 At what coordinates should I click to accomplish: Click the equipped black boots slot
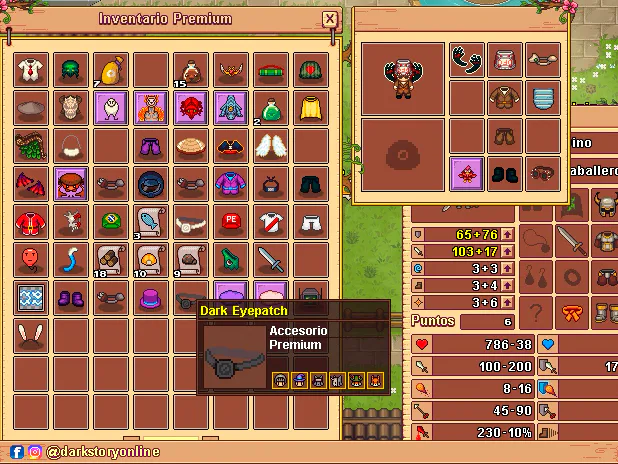point(505,174)
